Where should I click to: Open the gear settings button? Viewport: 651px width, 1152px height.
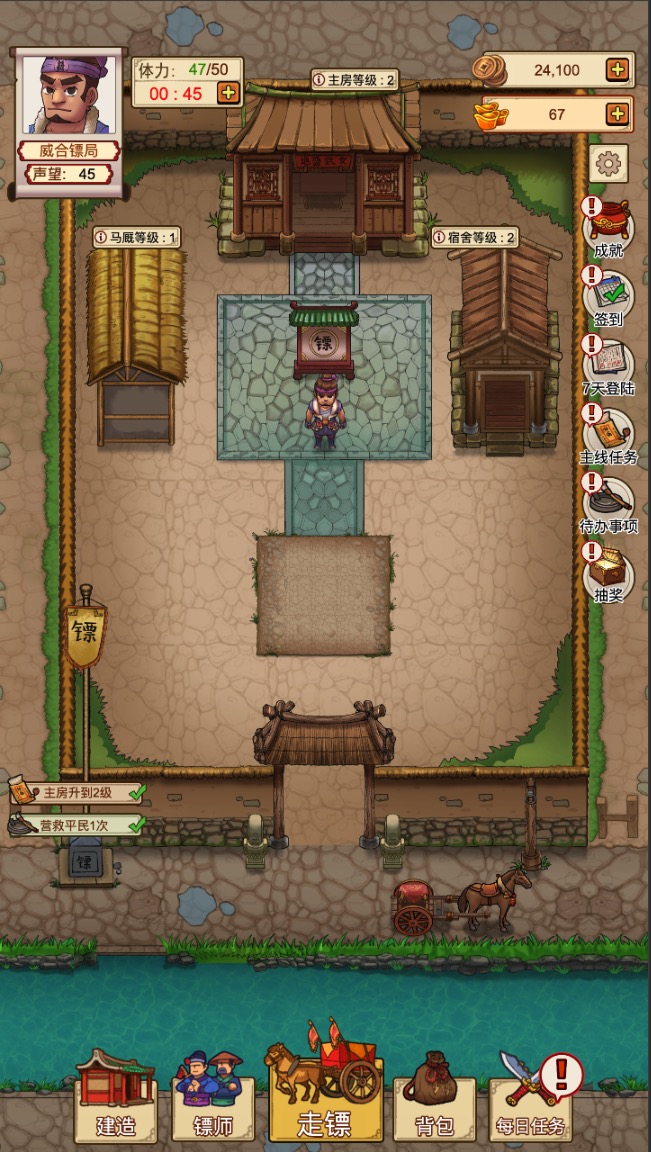[608, 163]
